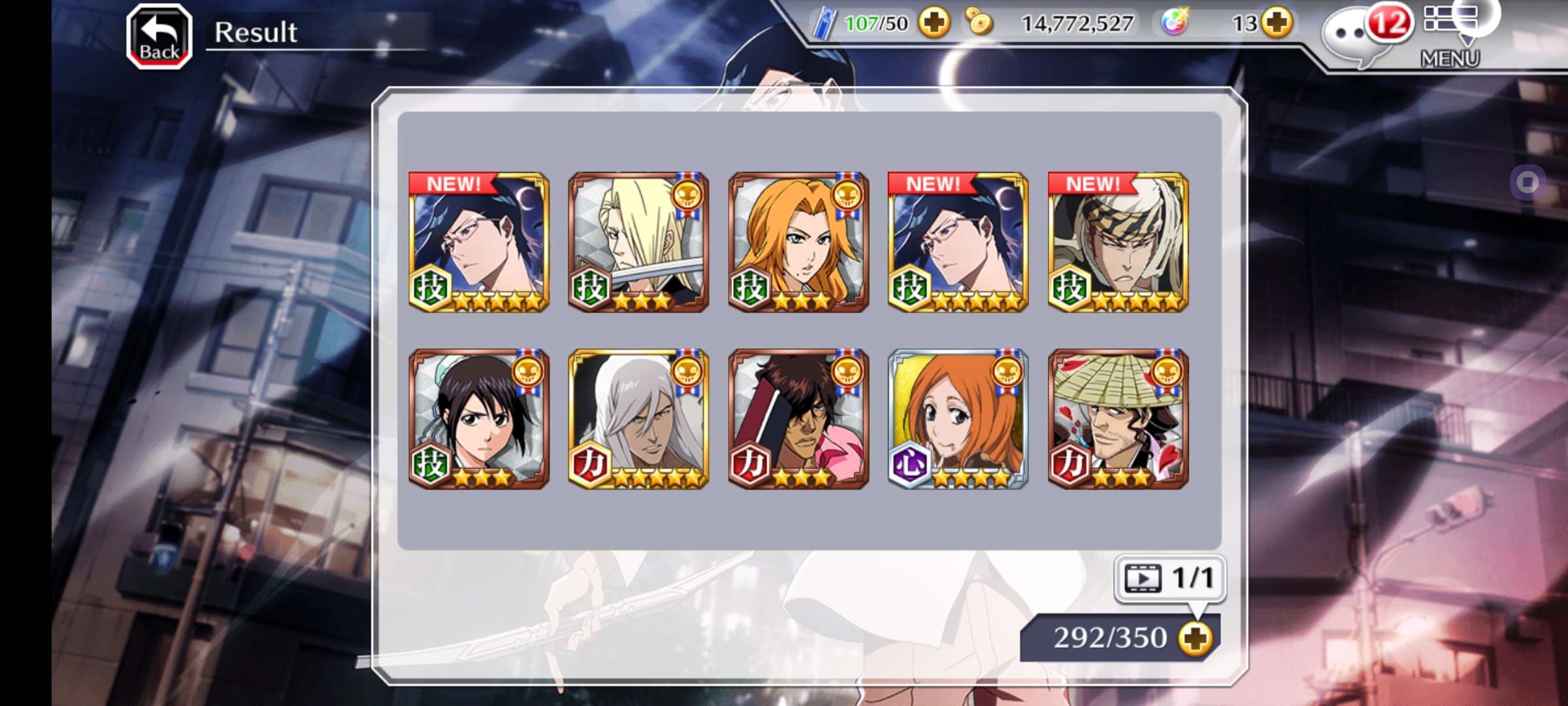Select the brown-haired character with large sword
Image resolution: width=1568 pixels, height=706 pixels.
pyautogui.click(x=798, y=418)
